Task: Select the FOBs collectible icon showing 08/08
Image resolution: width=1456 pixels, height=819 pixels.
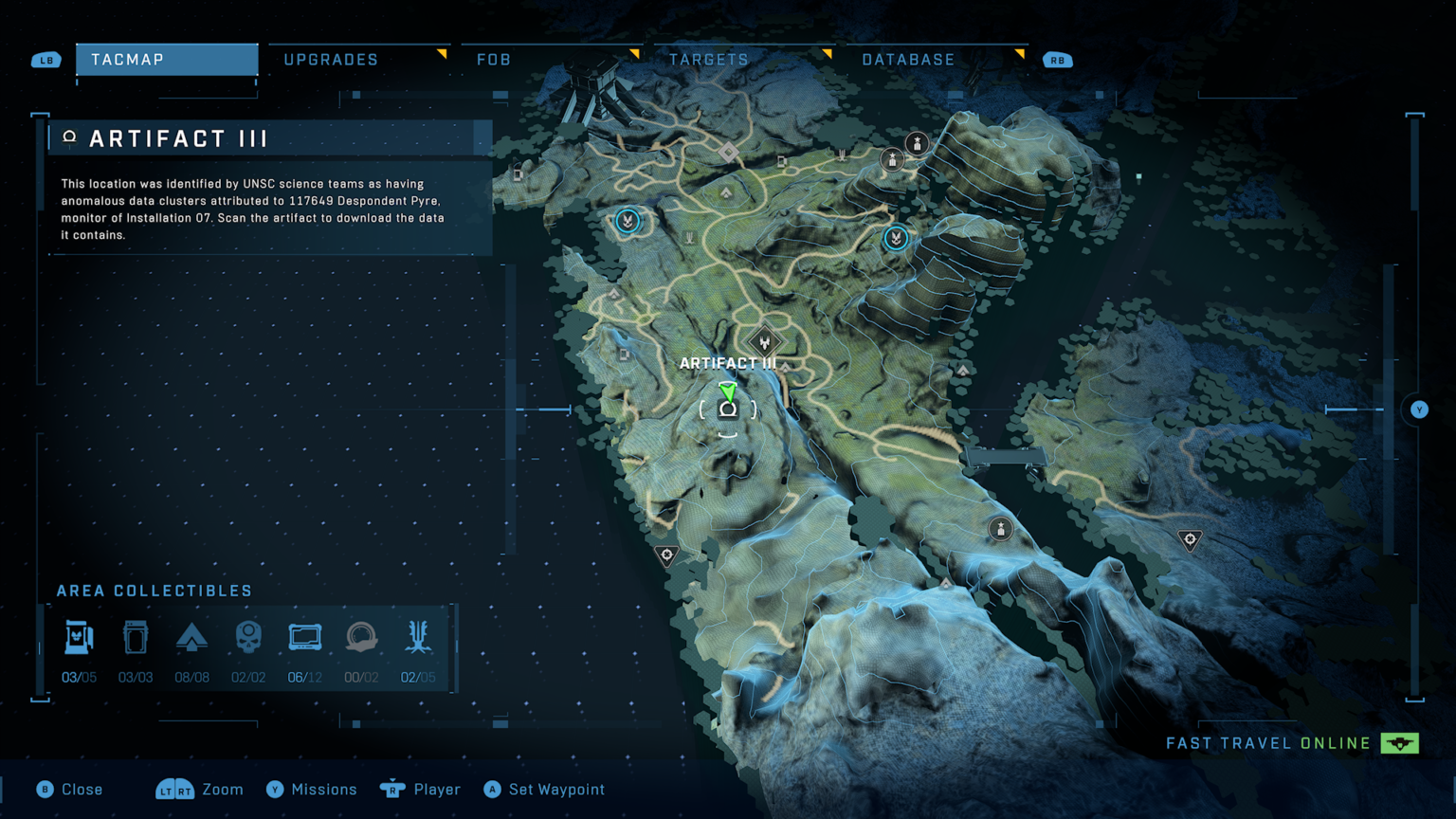Action: pyautogui.click(x=192, y=637)
